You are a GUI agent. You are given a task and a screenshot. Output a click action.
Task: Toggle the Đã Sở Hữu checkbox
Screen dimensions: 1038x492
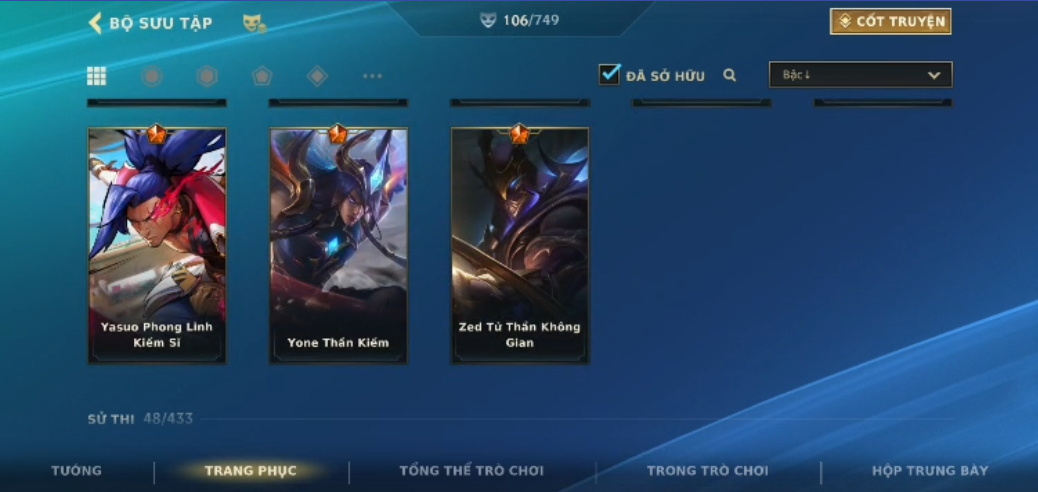click(x=610, y=75)
